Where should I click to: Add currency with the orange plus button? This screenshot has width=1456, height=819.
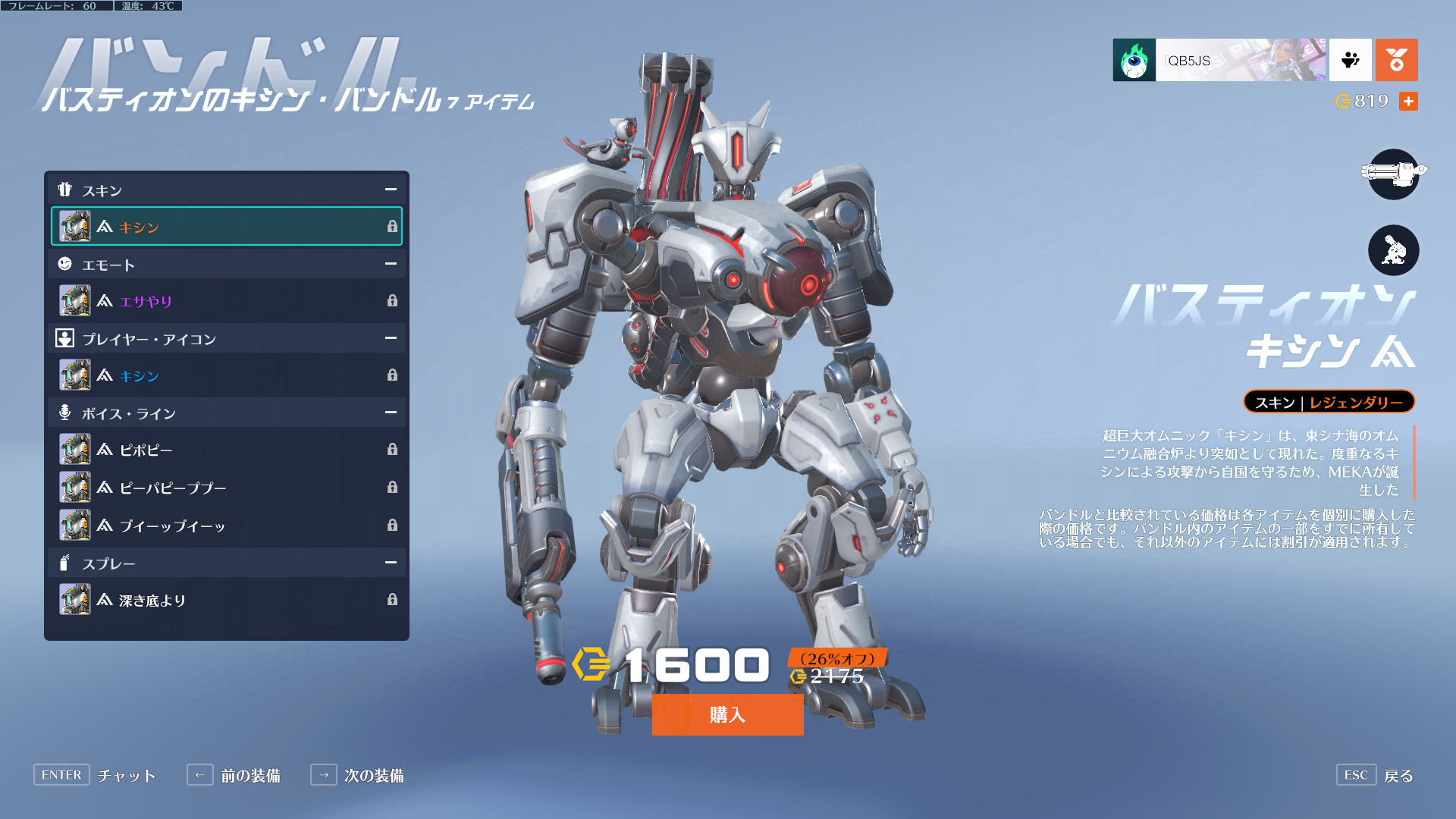[1408, 101]
